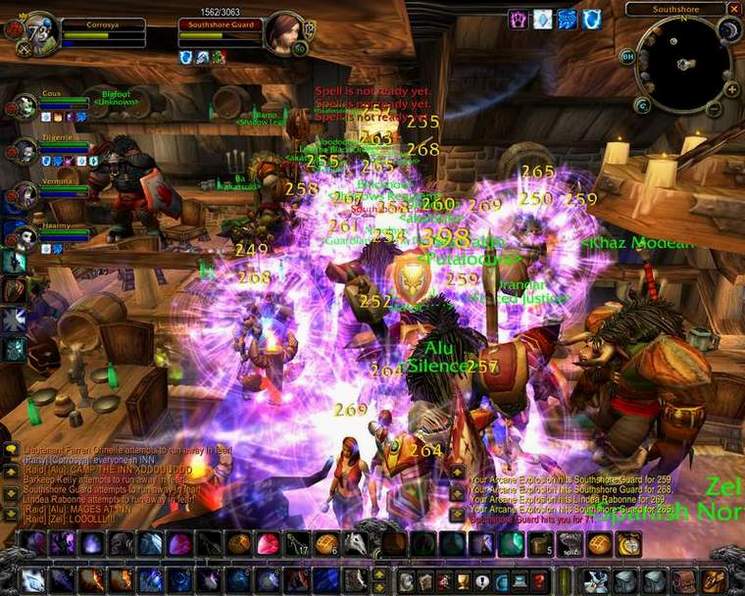Viewport: 745px width, 596px height.
Task: Click the BH round button beside minimap
Action: (x=628, y=57)
